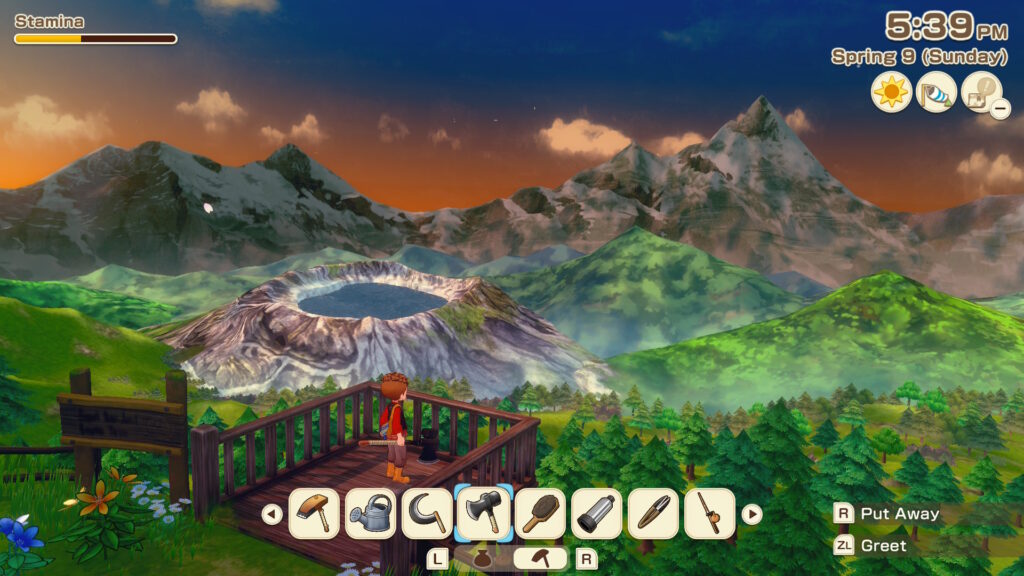Open the delivery notification icon

point(981,92)
